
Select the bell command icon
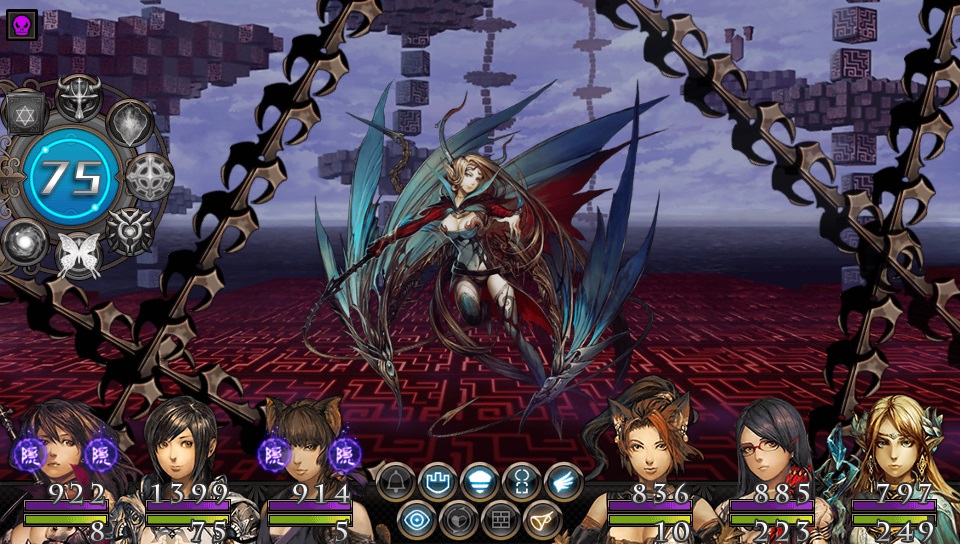(x=396, y=482)
